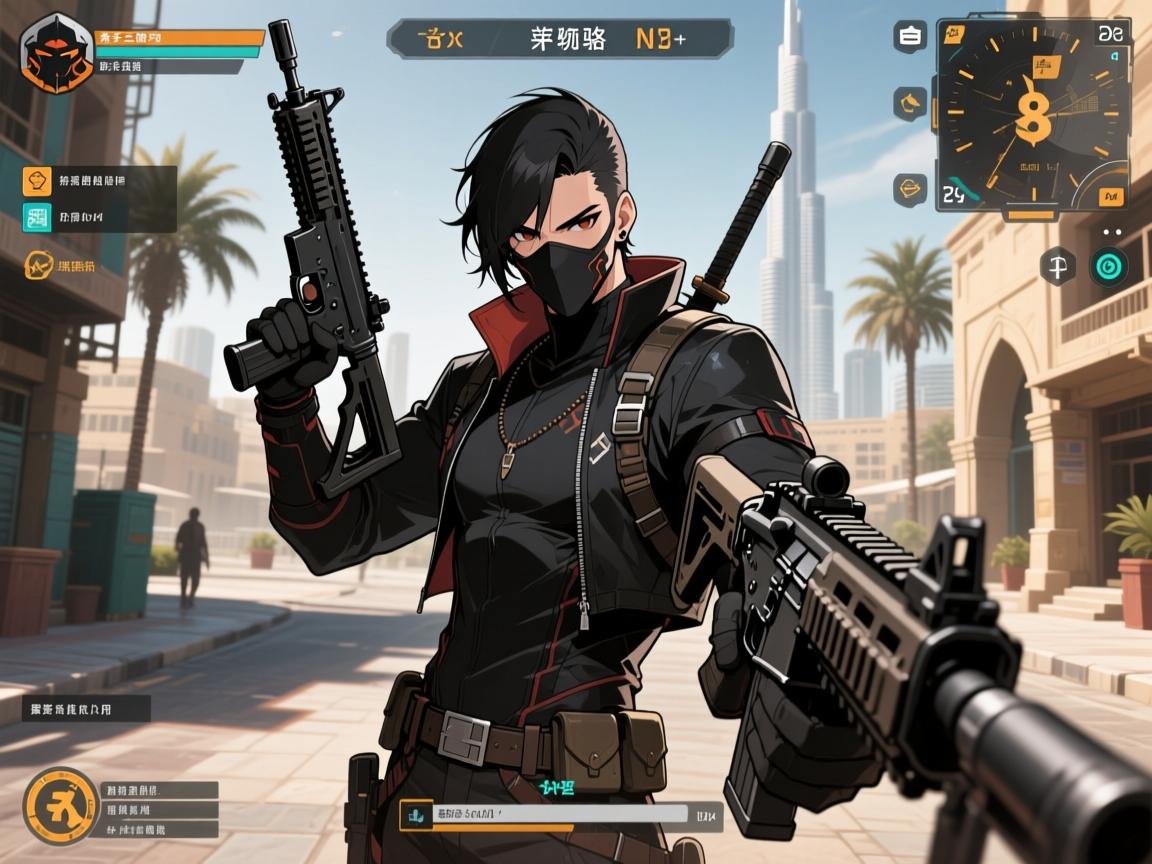The height and width of the screenshot is (864, 1152).
Task: Click the white briefcase hexagon icon
Action: tap(910, 37)
